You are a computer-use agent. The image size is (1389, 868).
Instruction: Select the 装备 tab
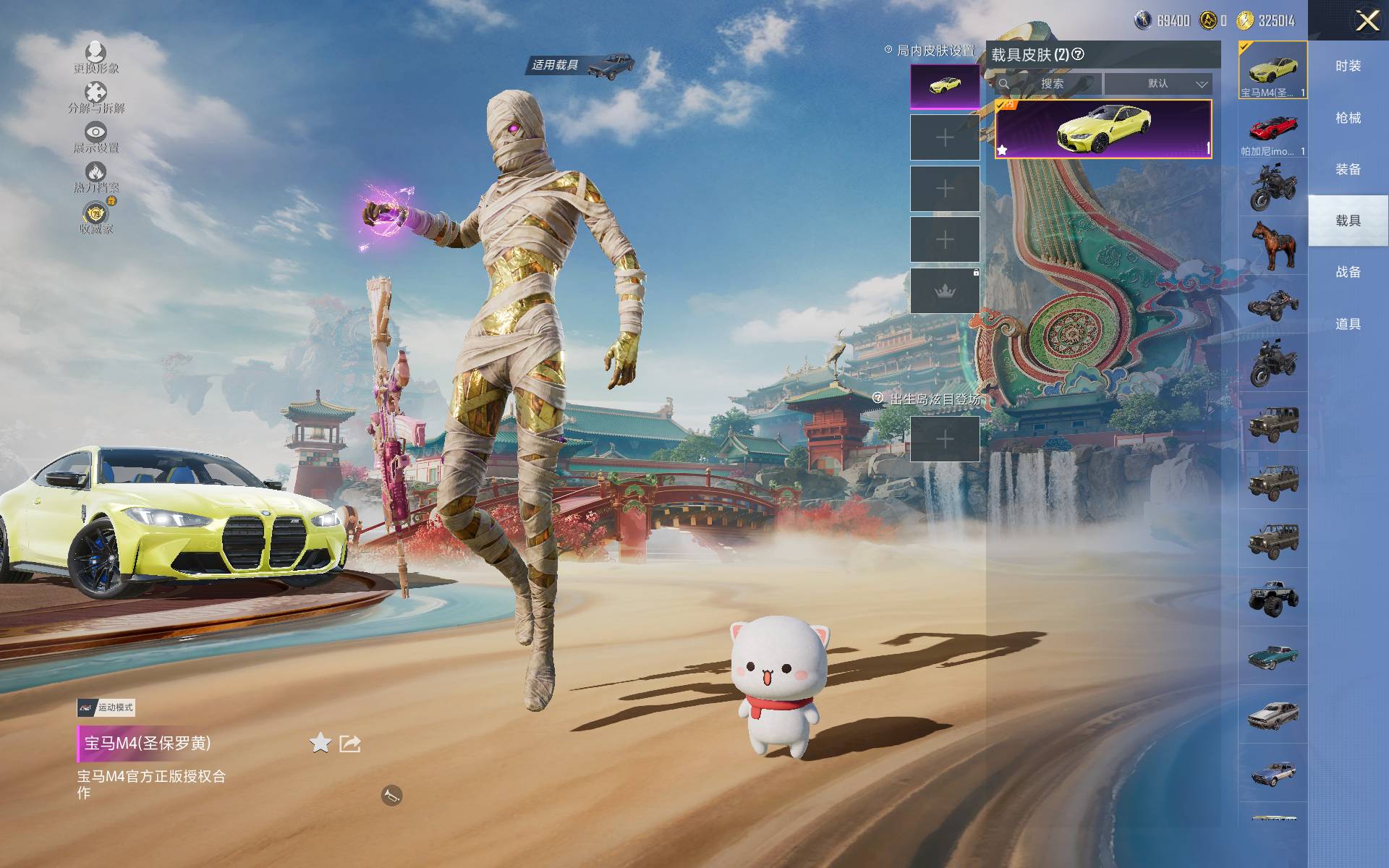pos(1348,169)
